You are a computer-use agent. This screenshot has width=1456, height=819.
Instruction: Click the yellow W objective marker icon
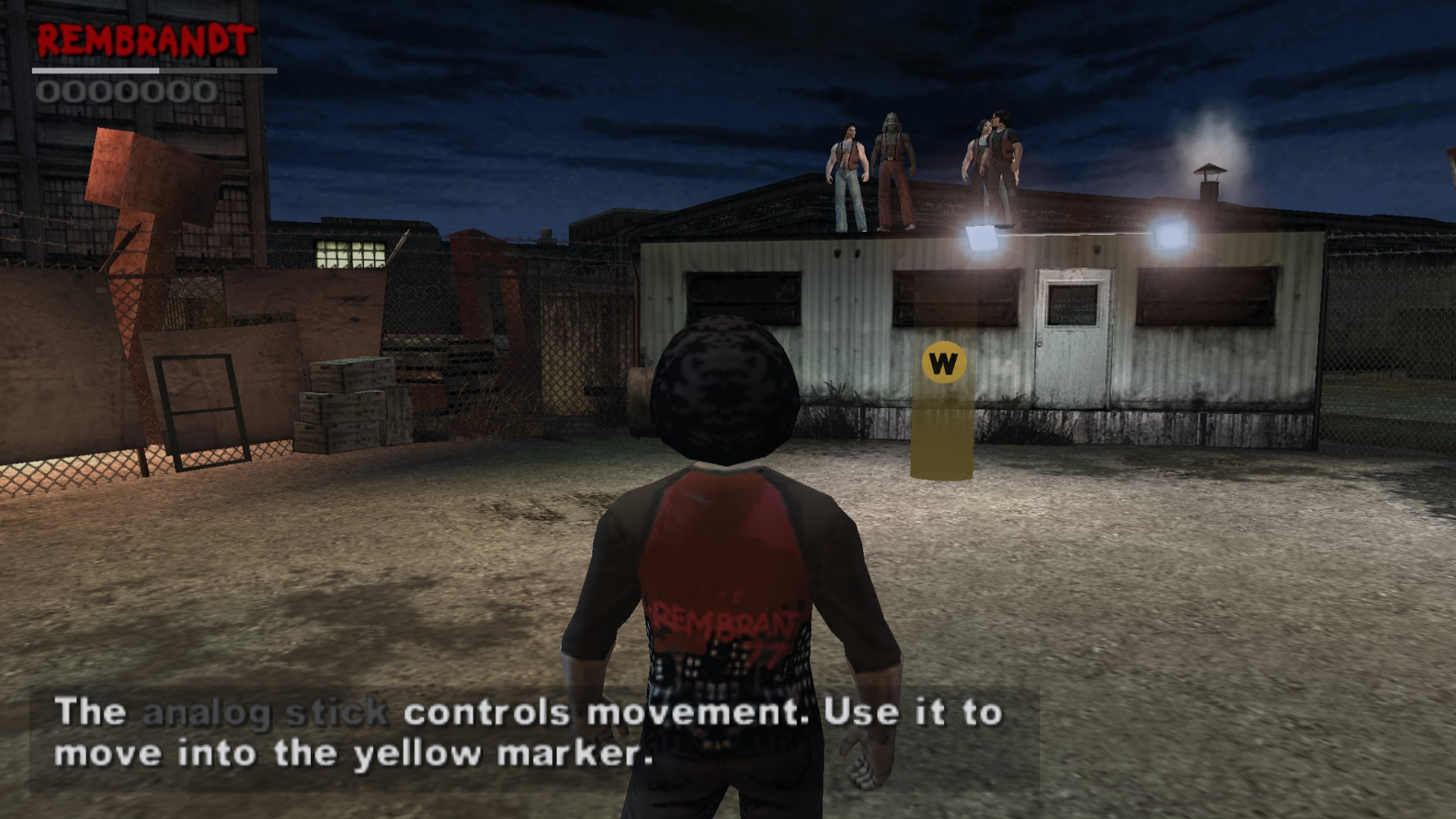tap(943, 363)
